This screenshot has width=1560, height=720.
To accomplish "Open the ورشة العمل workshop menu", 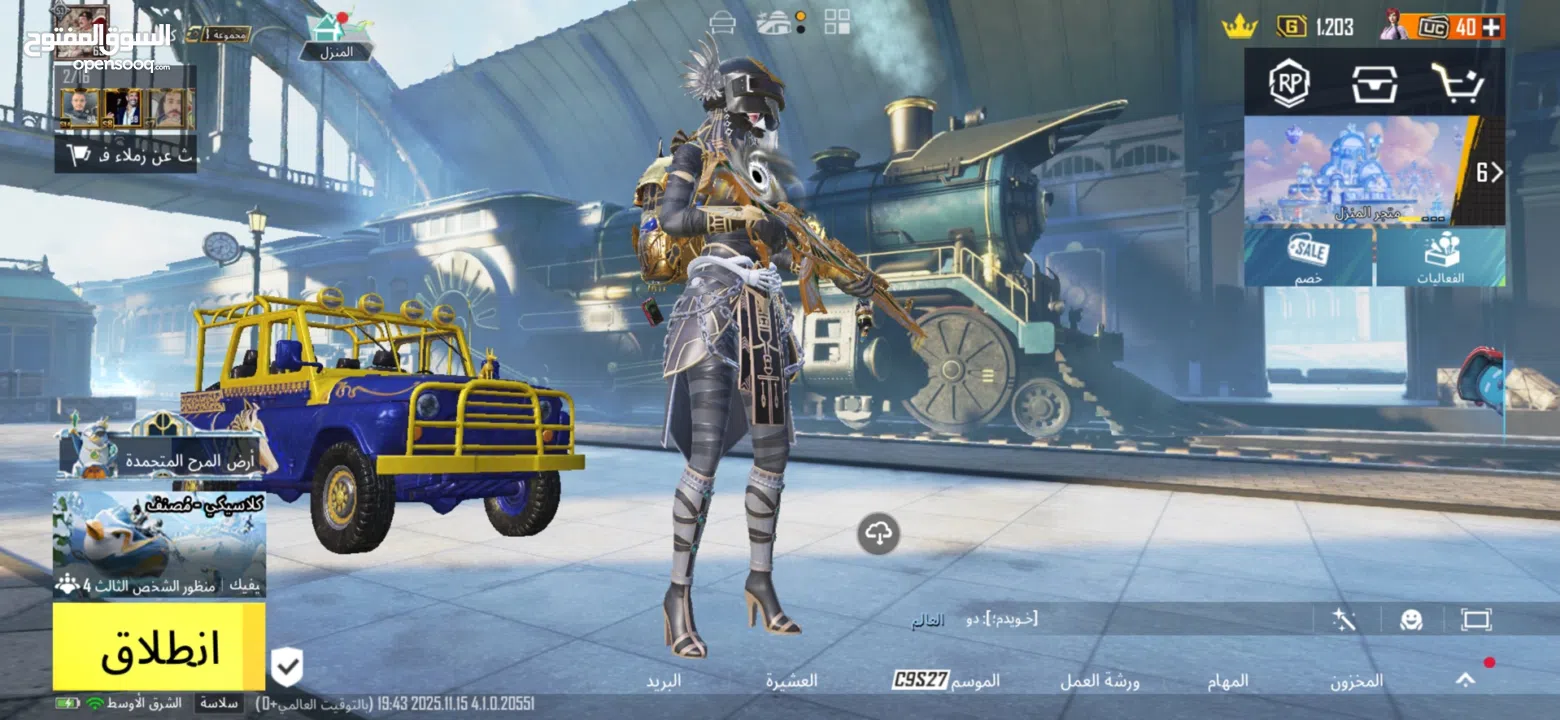I will (x=1100, y=681).
